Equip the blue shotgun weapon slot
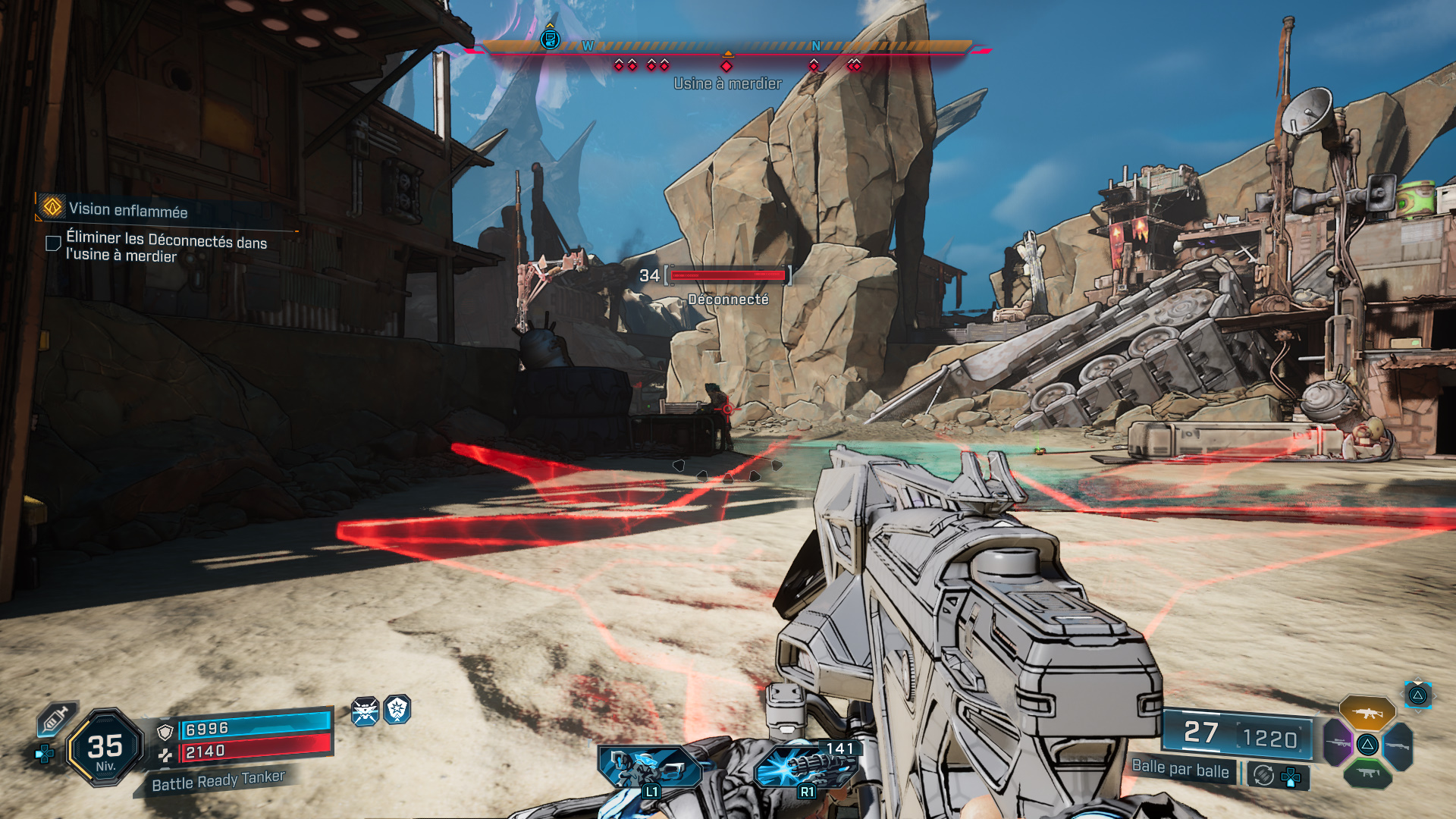 [x=1398, y=745]
